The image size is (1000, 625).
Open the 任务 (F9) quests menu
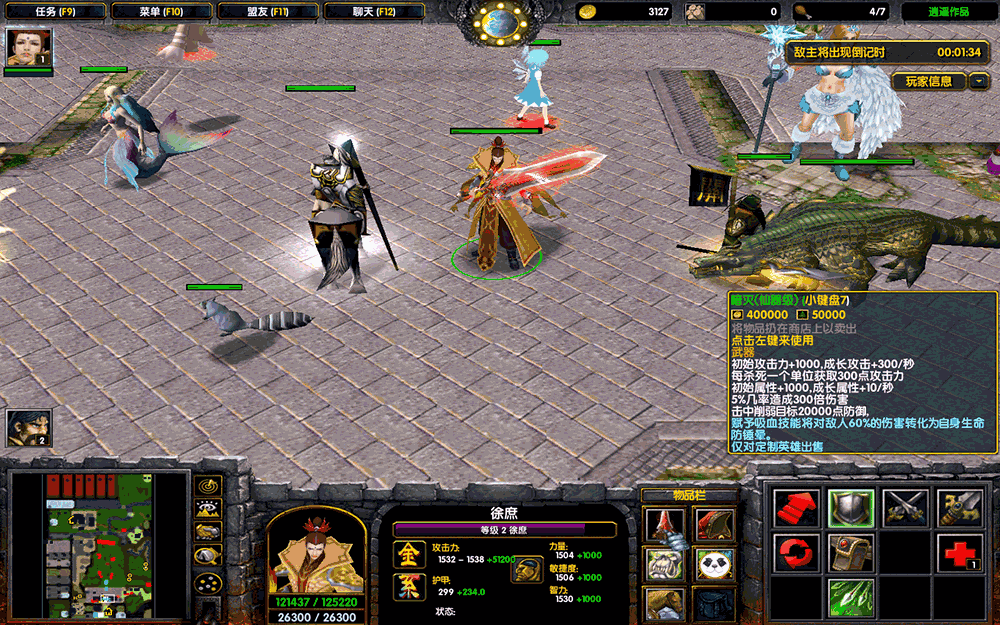coord(54,12)
